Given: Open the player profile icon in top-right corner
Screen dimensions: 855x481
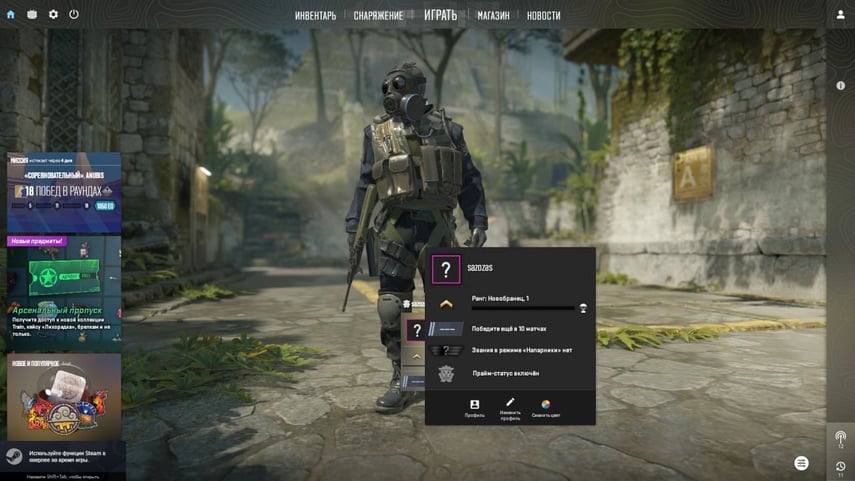Looking at the screenshot, I should click(840, 15).
